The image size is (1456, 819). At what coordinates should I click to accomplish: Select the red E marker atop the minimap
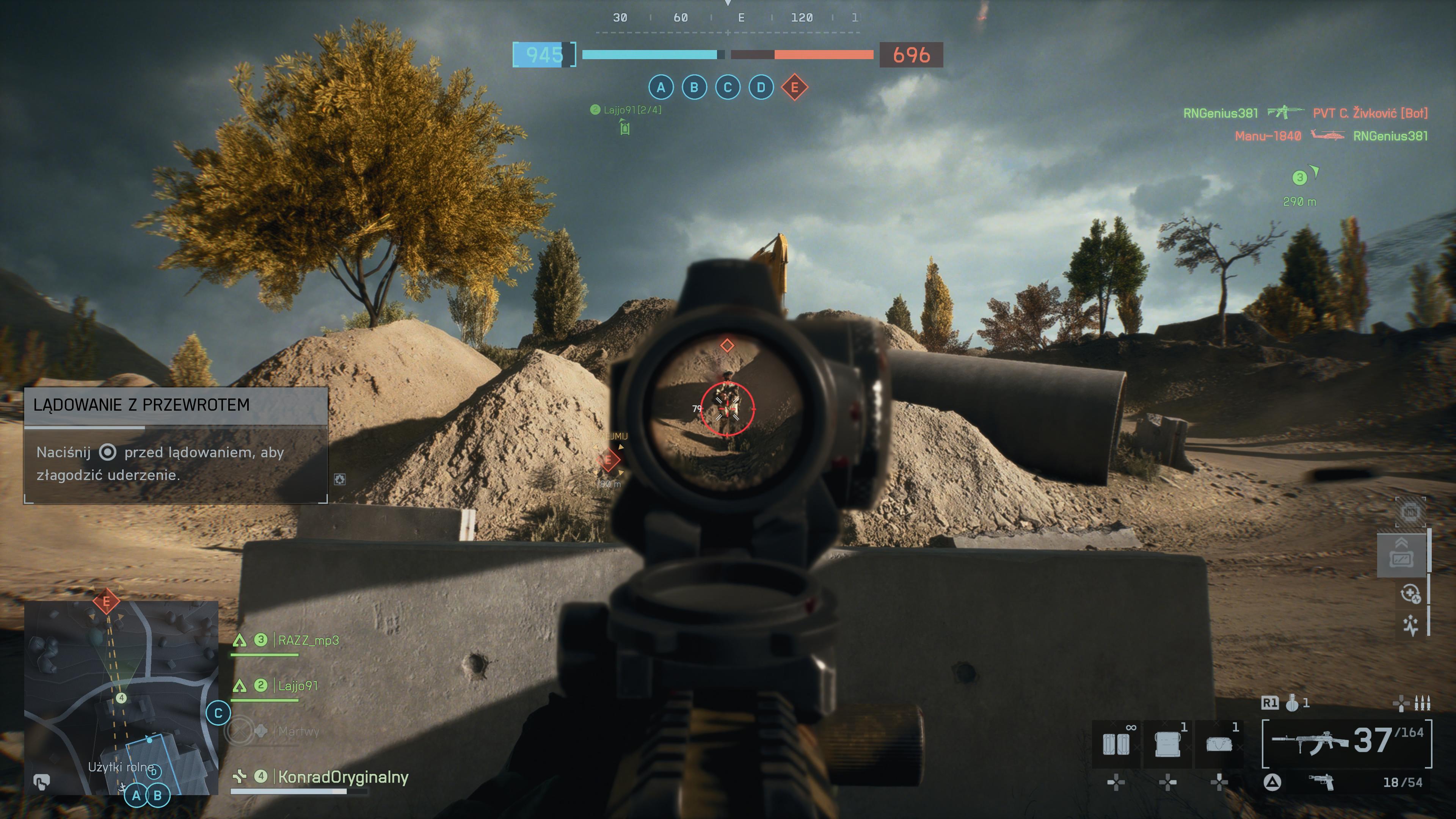click(106, 601)
